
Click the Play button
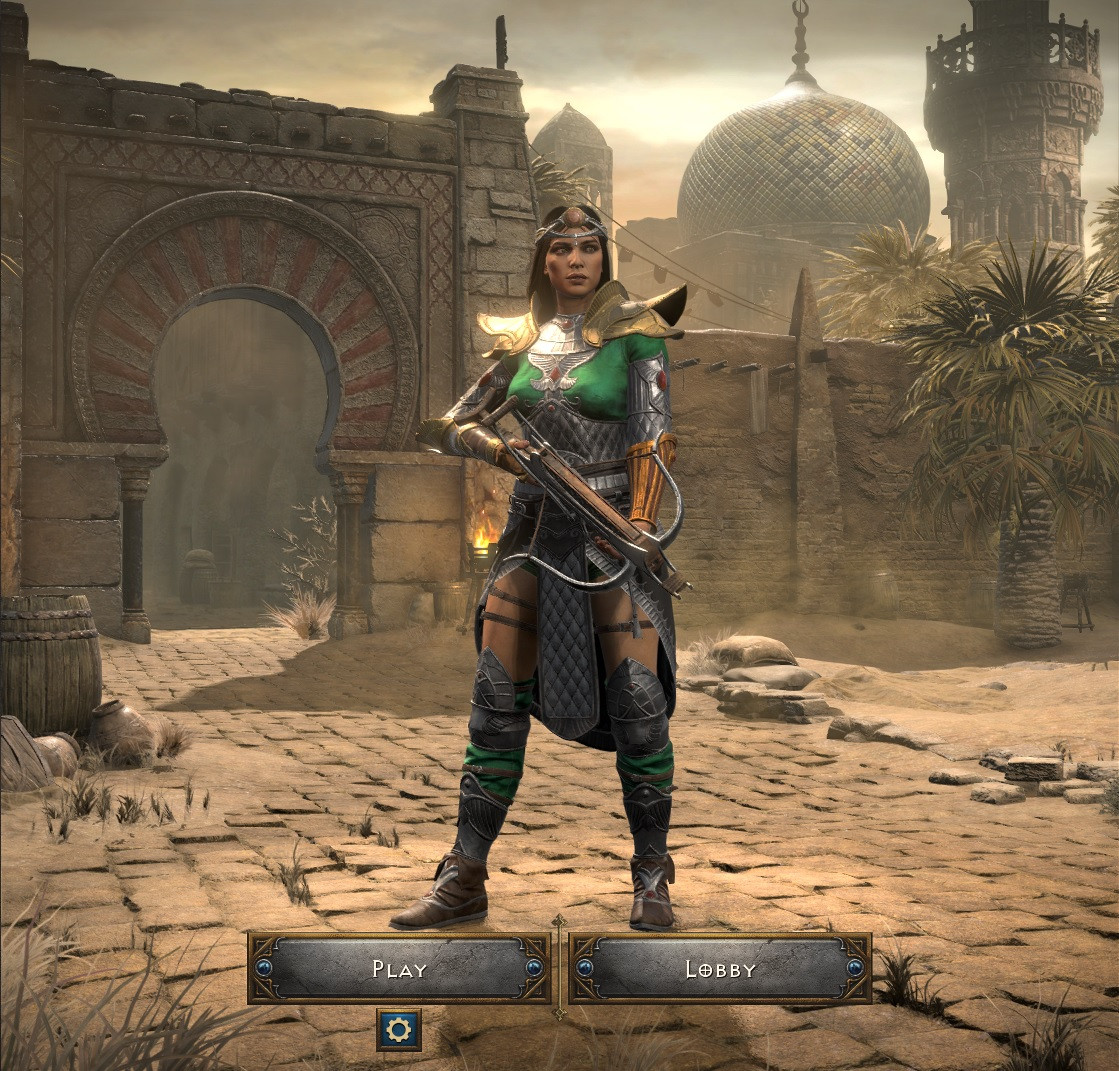[x=399, y=968]
